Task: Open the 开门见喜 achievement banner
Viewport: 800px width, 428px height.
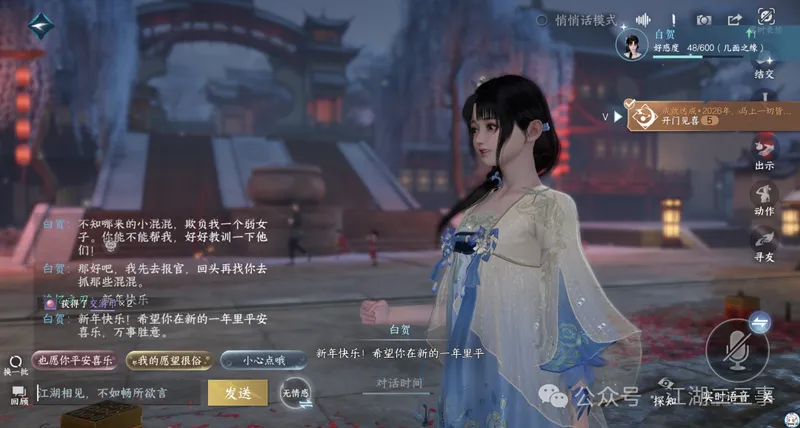Action: point(690,115)
